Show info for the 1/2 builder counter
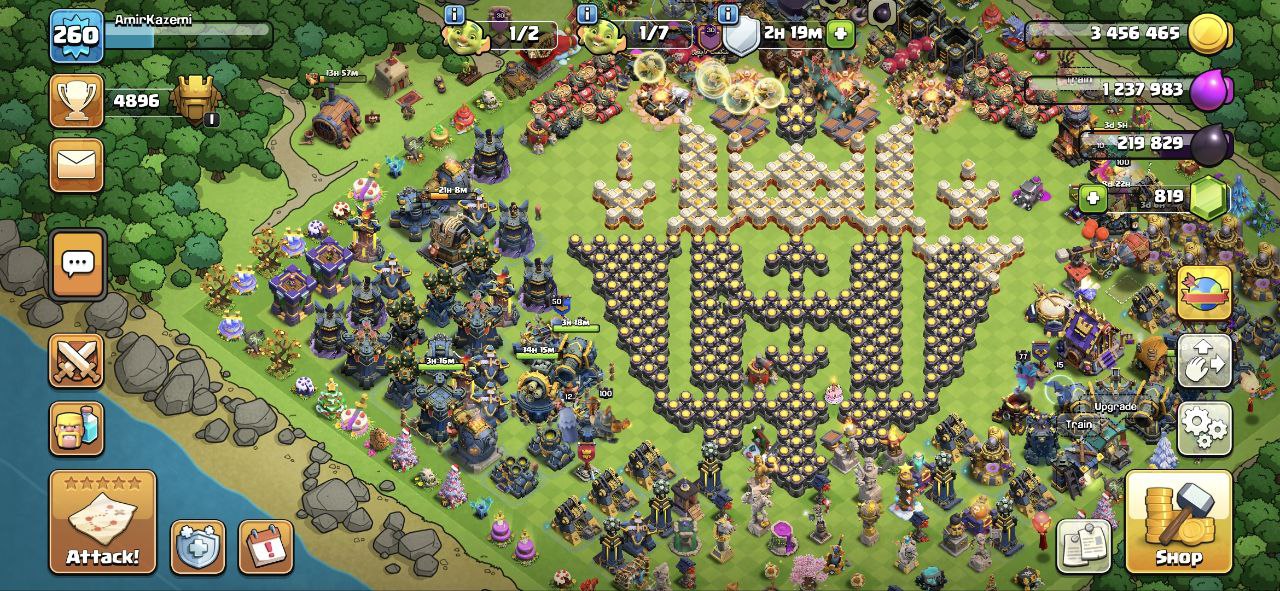1280x591 pixels. pyautogui.click(x=454, y=14)
